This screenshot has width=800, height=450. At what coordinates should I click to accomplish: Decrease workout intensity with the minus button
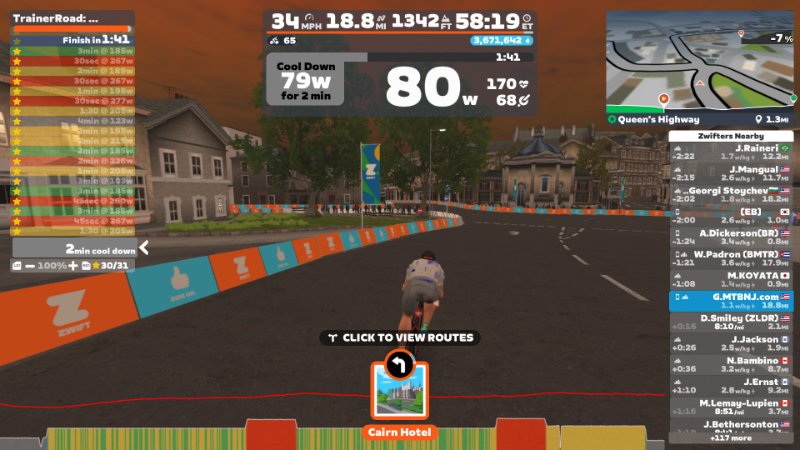click(x=32, y=265)
